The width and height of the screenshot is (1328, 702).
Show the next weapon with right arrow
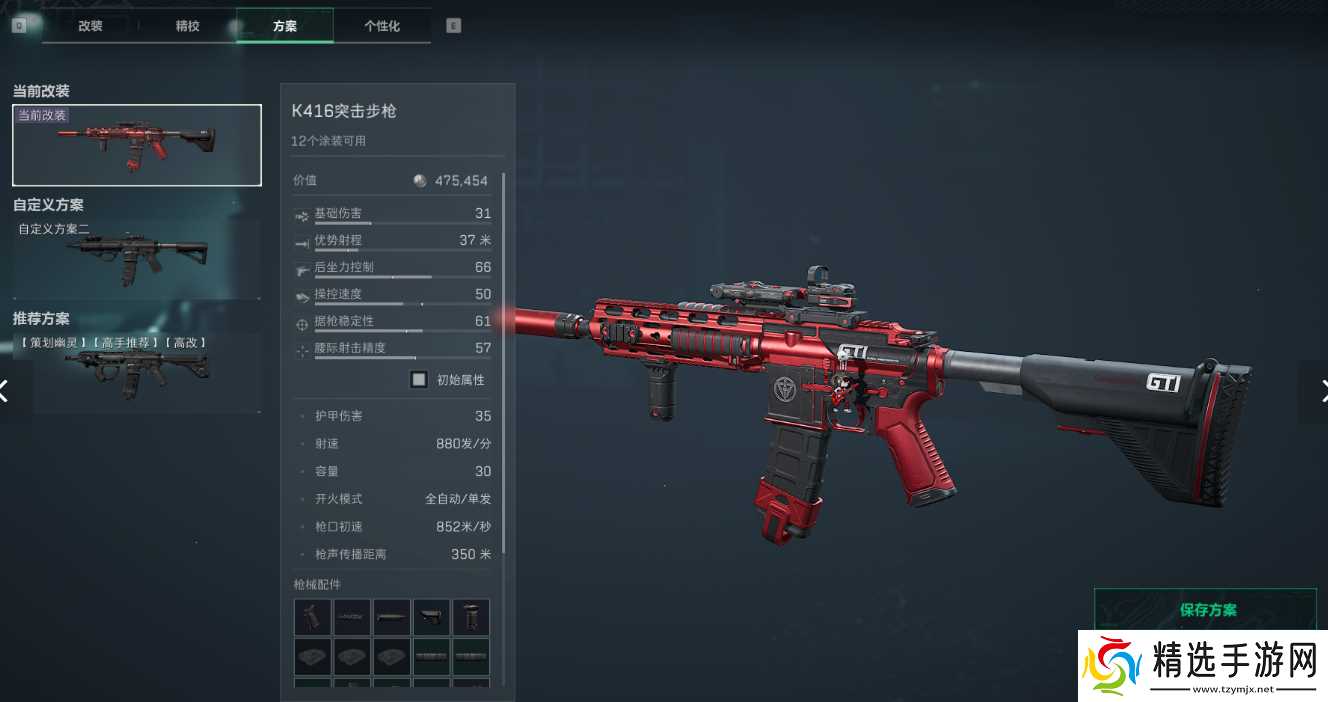point(1320,391)
